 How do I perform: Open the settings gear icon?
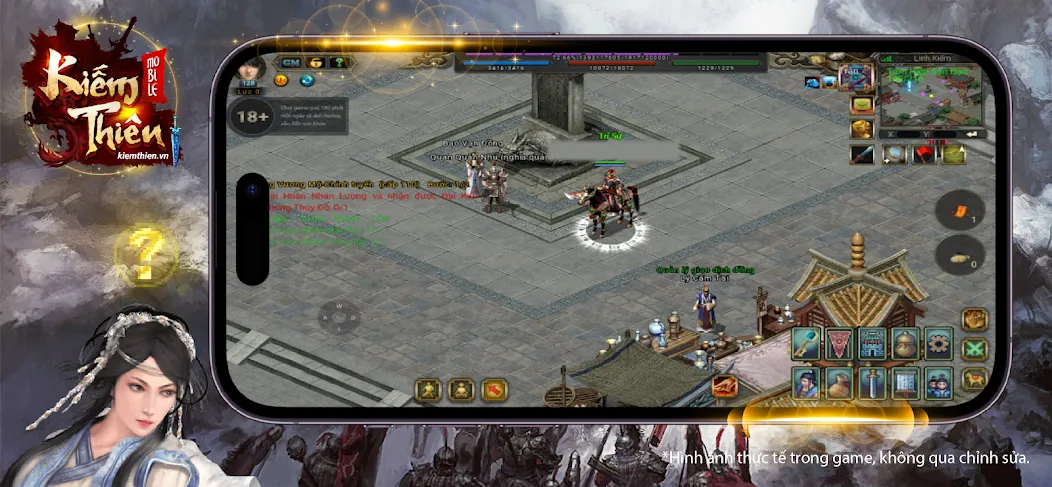[x=938, y=344]
